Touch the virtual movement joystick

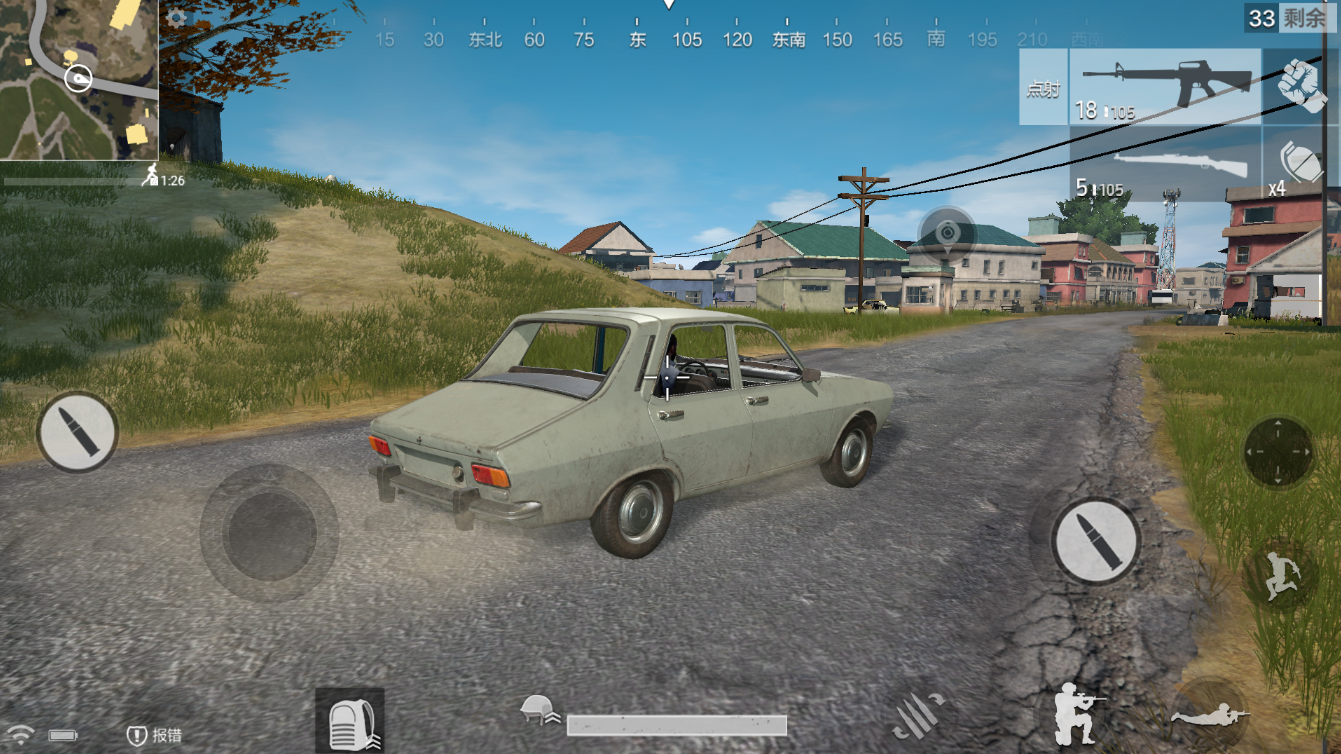click(x=269, y=532)
